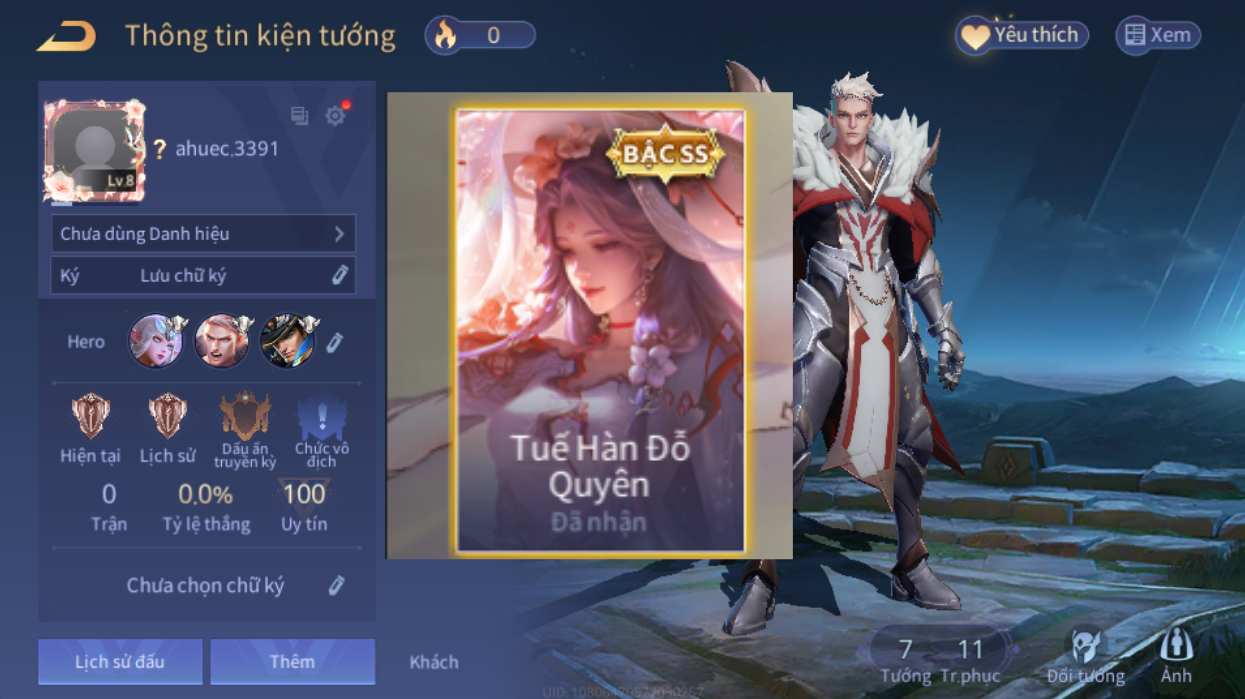Go back using the return arrow

(66, 37)
